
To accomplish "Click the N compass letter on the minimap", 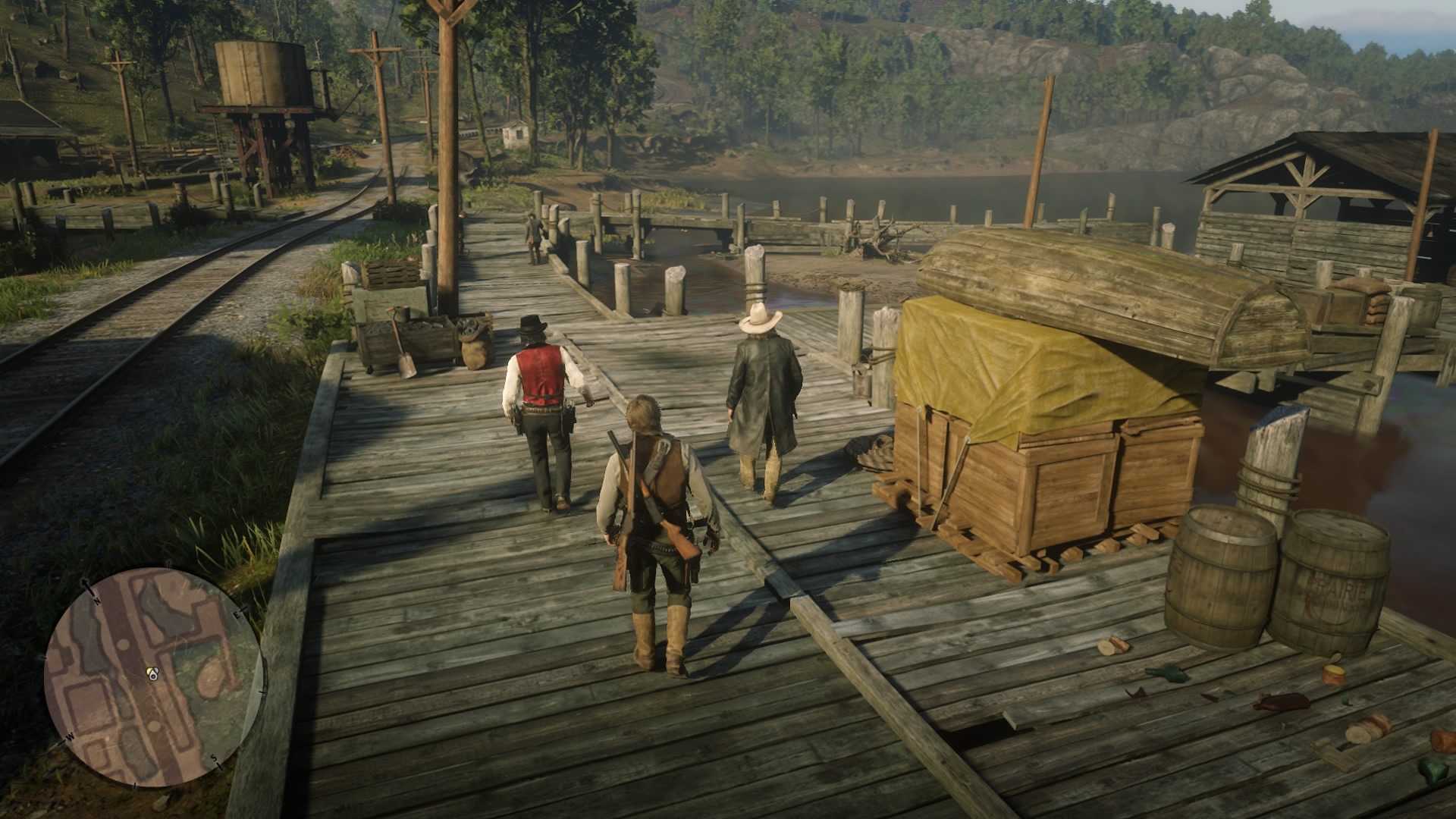I will (x=97, y=601).
